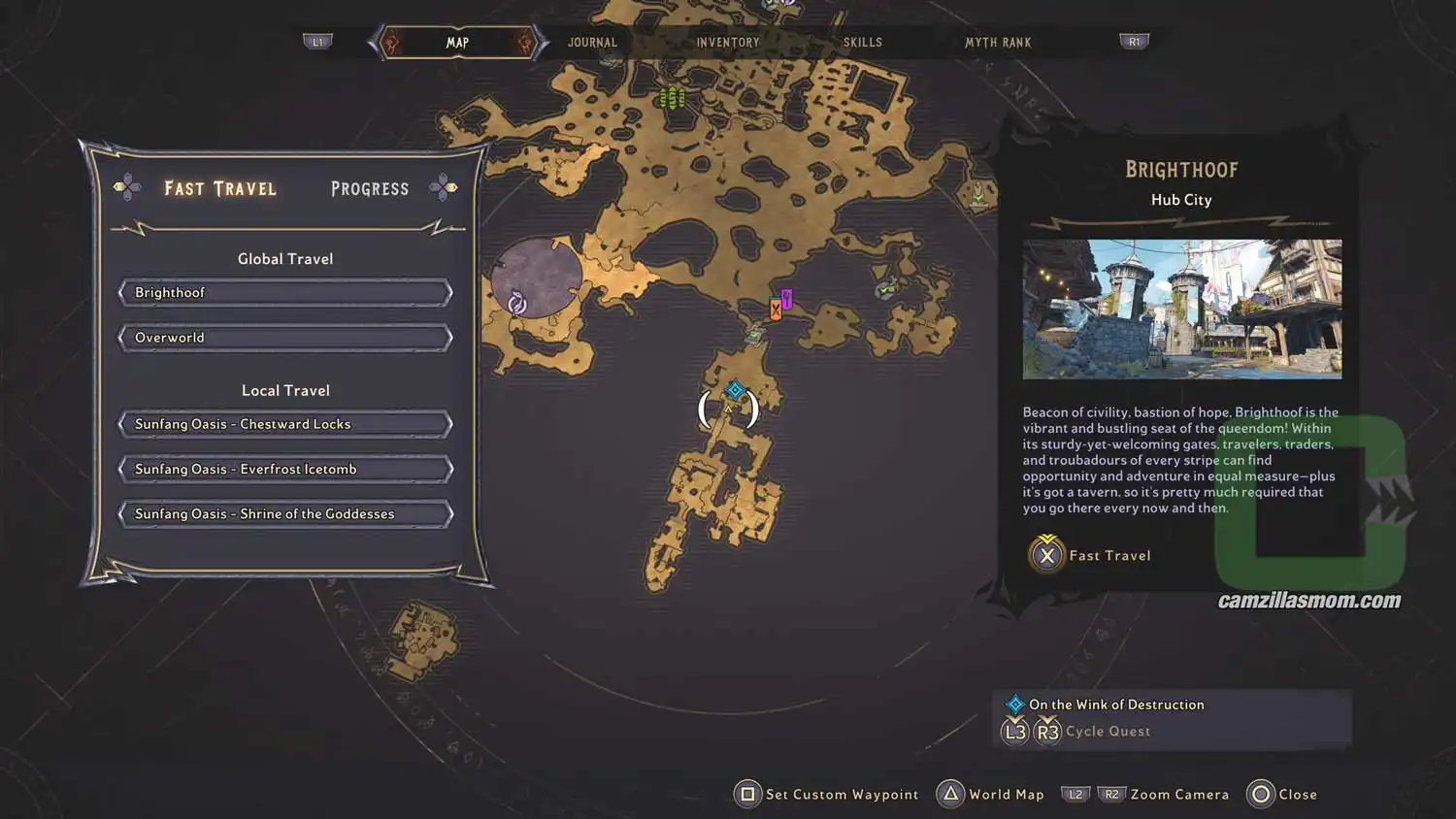Choose Sunfang Oasis - Everfrost Icetomb destination
The image size is (1456, 819).
pyautogui.click(x=284, y=469)
